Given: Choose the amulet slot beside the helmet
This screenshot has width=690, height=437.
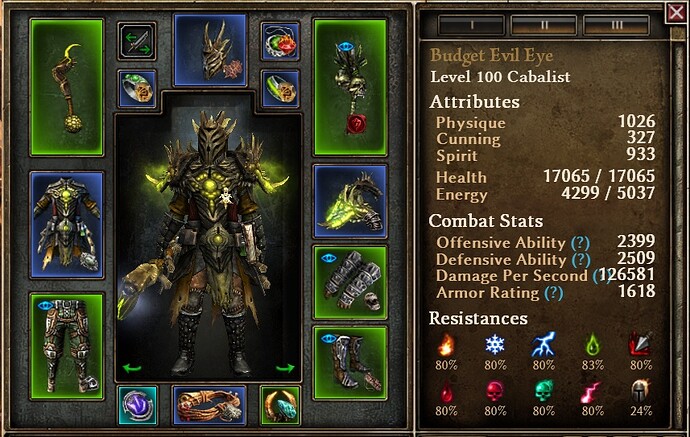Looking at the screenshot, I should [280, 41].
